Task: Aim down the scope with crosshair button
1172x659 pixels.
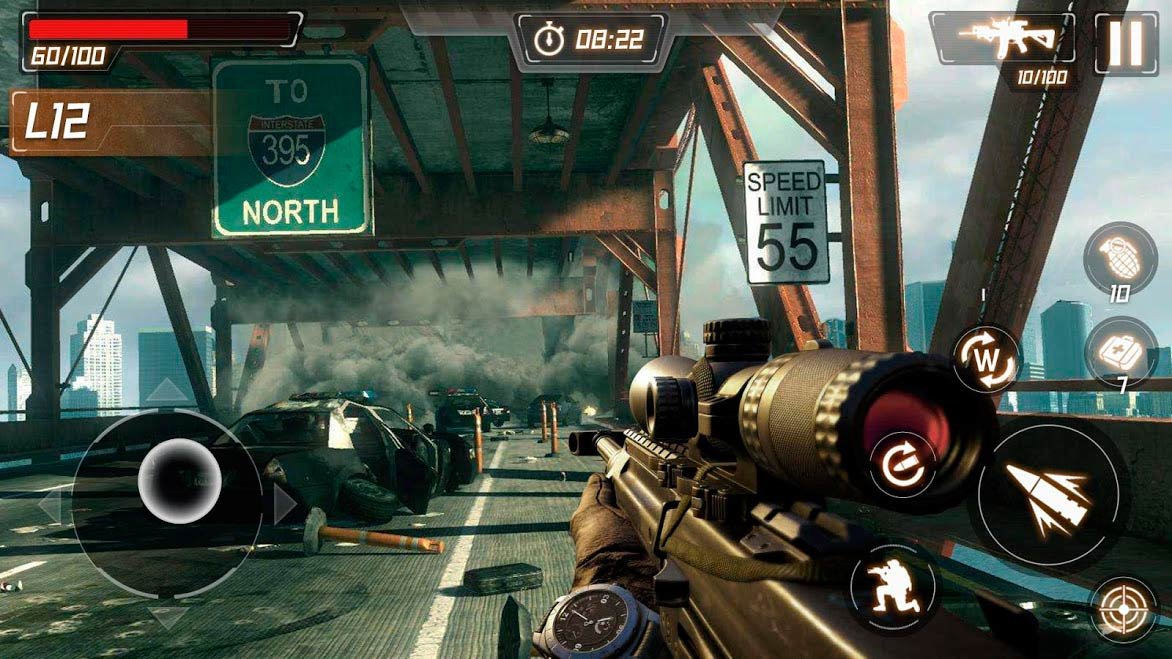Action: 1121,608
